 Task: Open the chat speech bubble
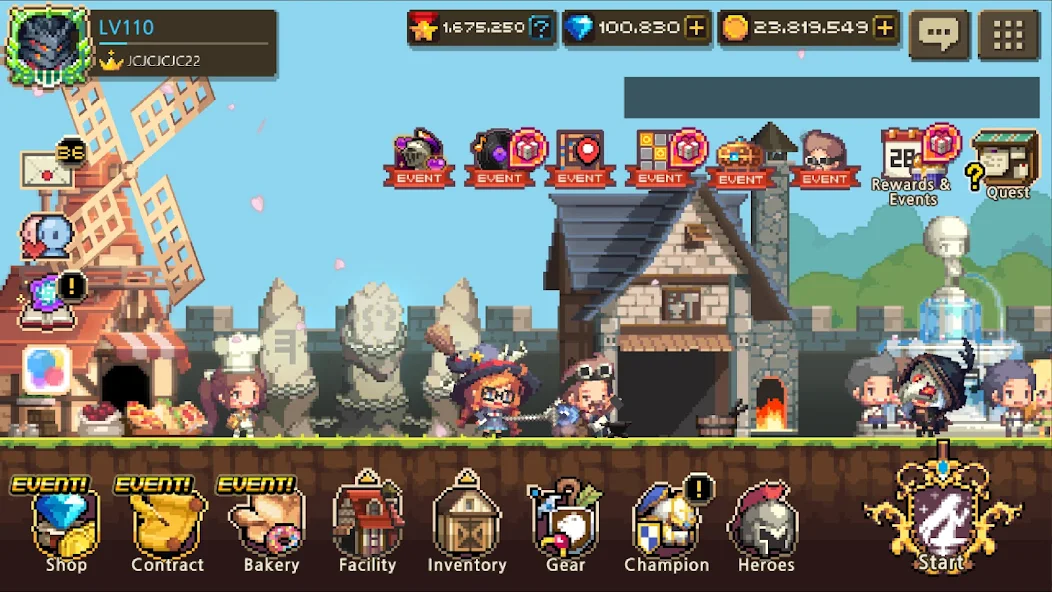coord(939,35)
